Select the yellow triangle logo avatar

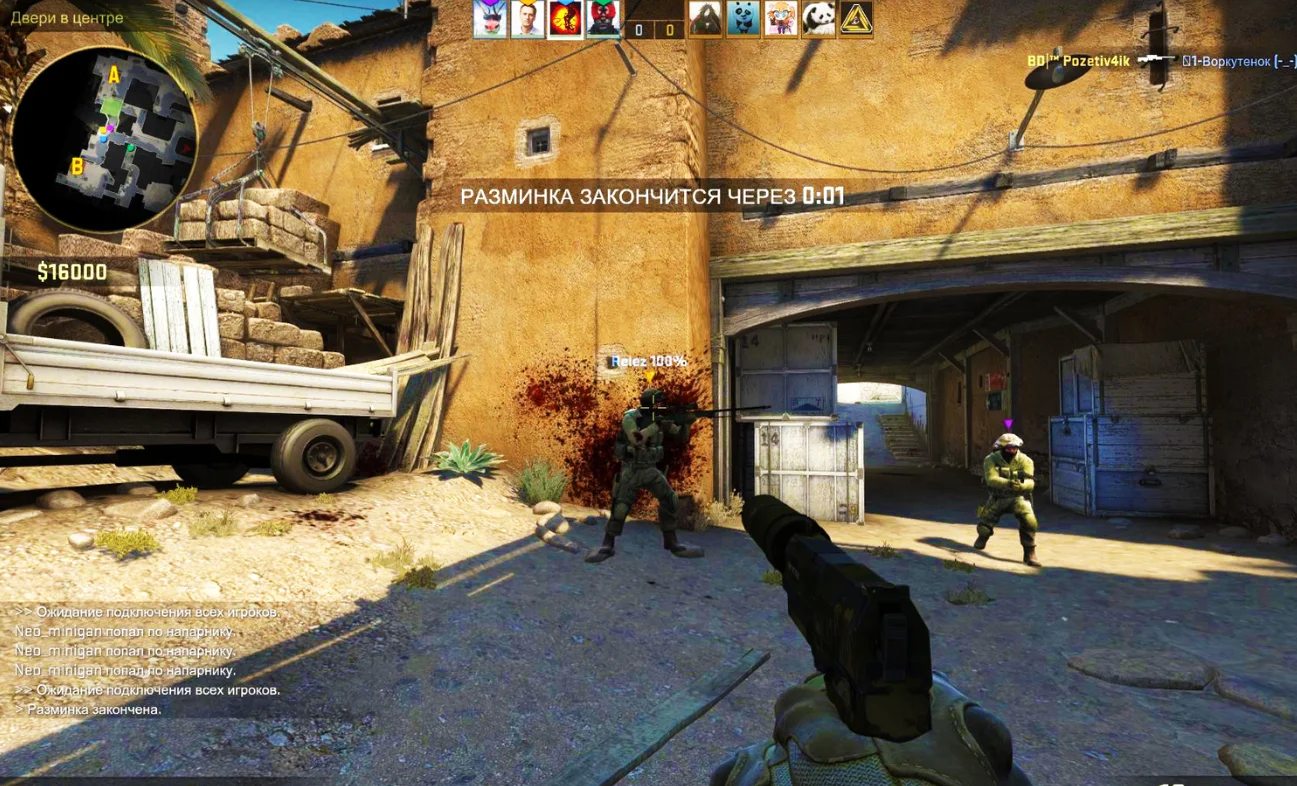pos(857,19)
